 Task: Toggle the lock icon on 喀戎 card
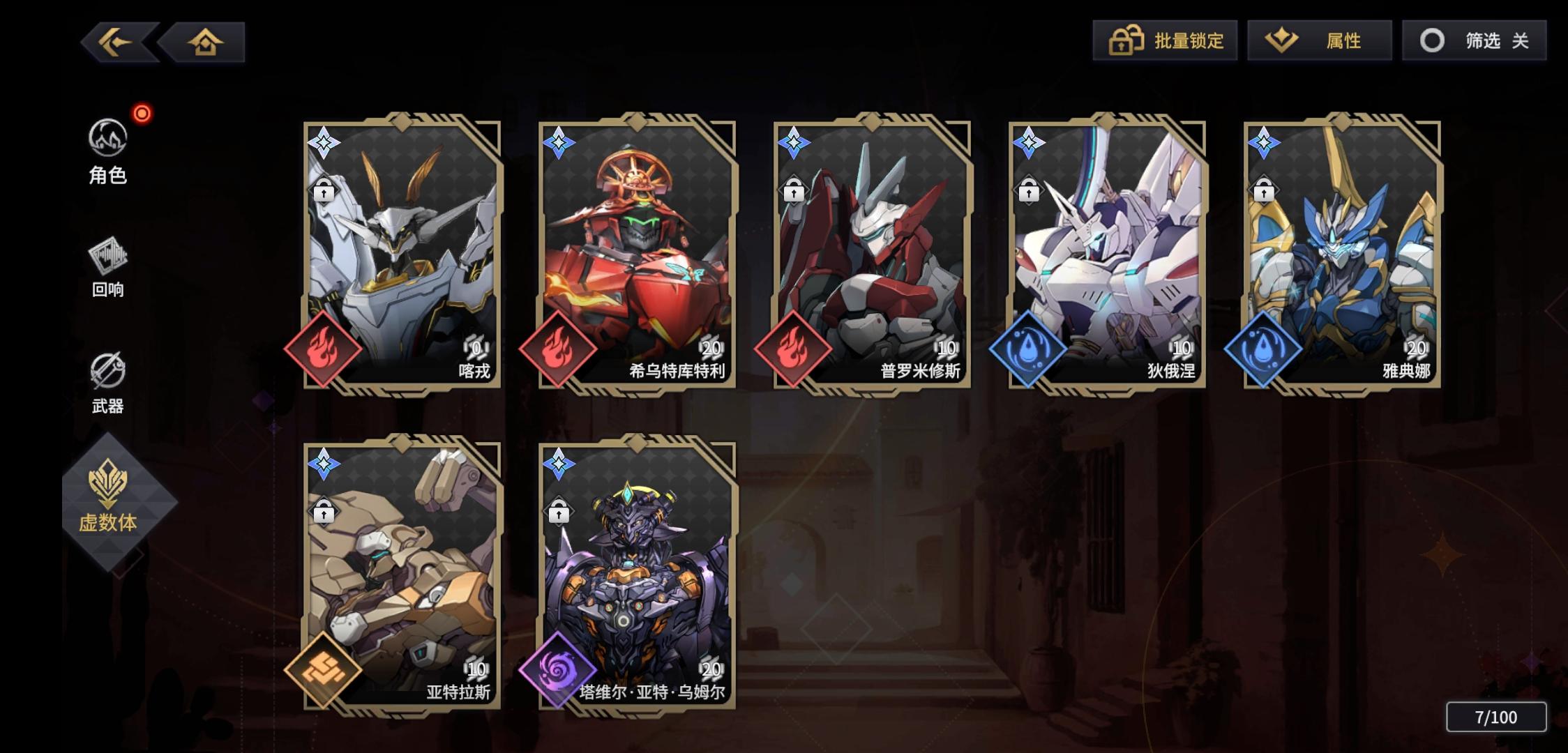[x=324, y=189]
